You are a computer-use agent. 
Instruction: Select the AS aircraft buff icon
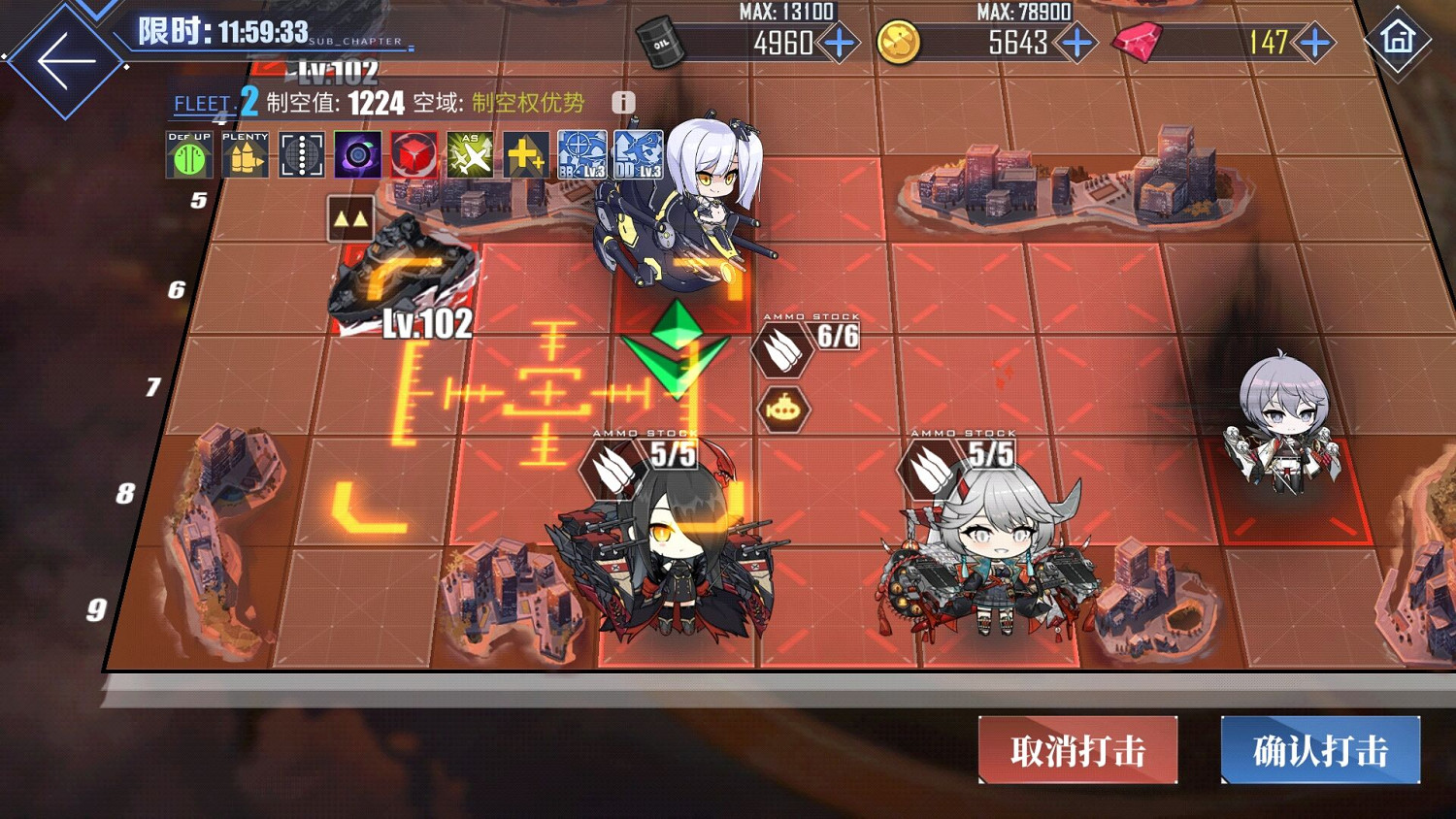tap(470, 157)
